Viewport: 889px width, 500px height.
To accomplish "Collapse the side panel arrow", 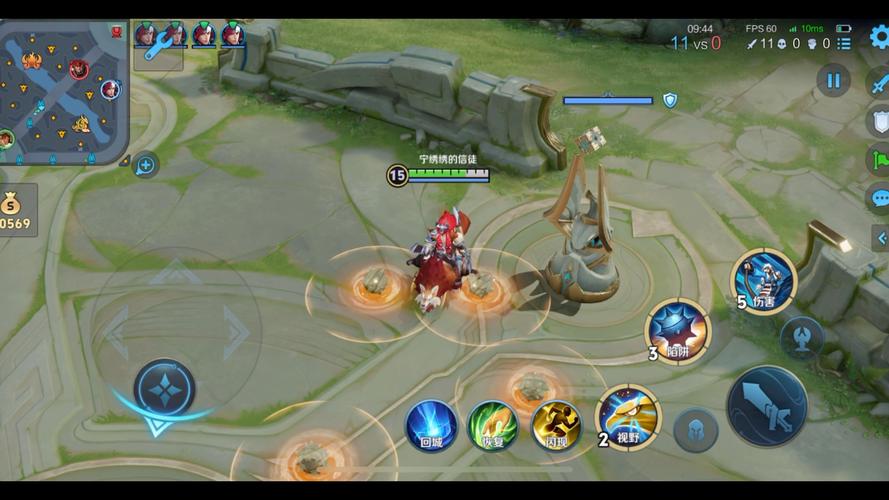I will (x=881, y=238).
